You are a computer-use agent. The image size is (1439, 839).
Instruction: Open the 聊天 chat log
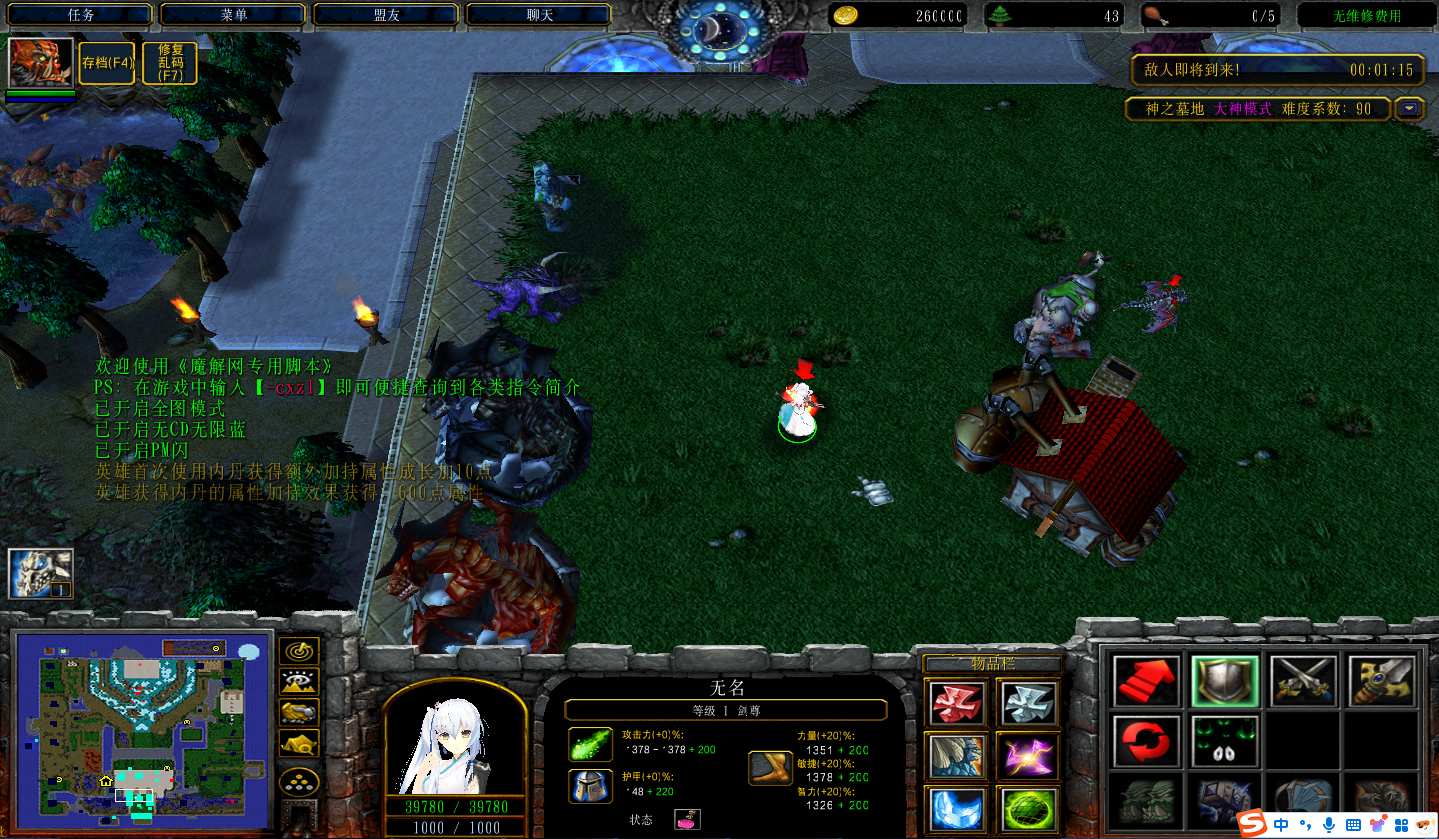539,15
